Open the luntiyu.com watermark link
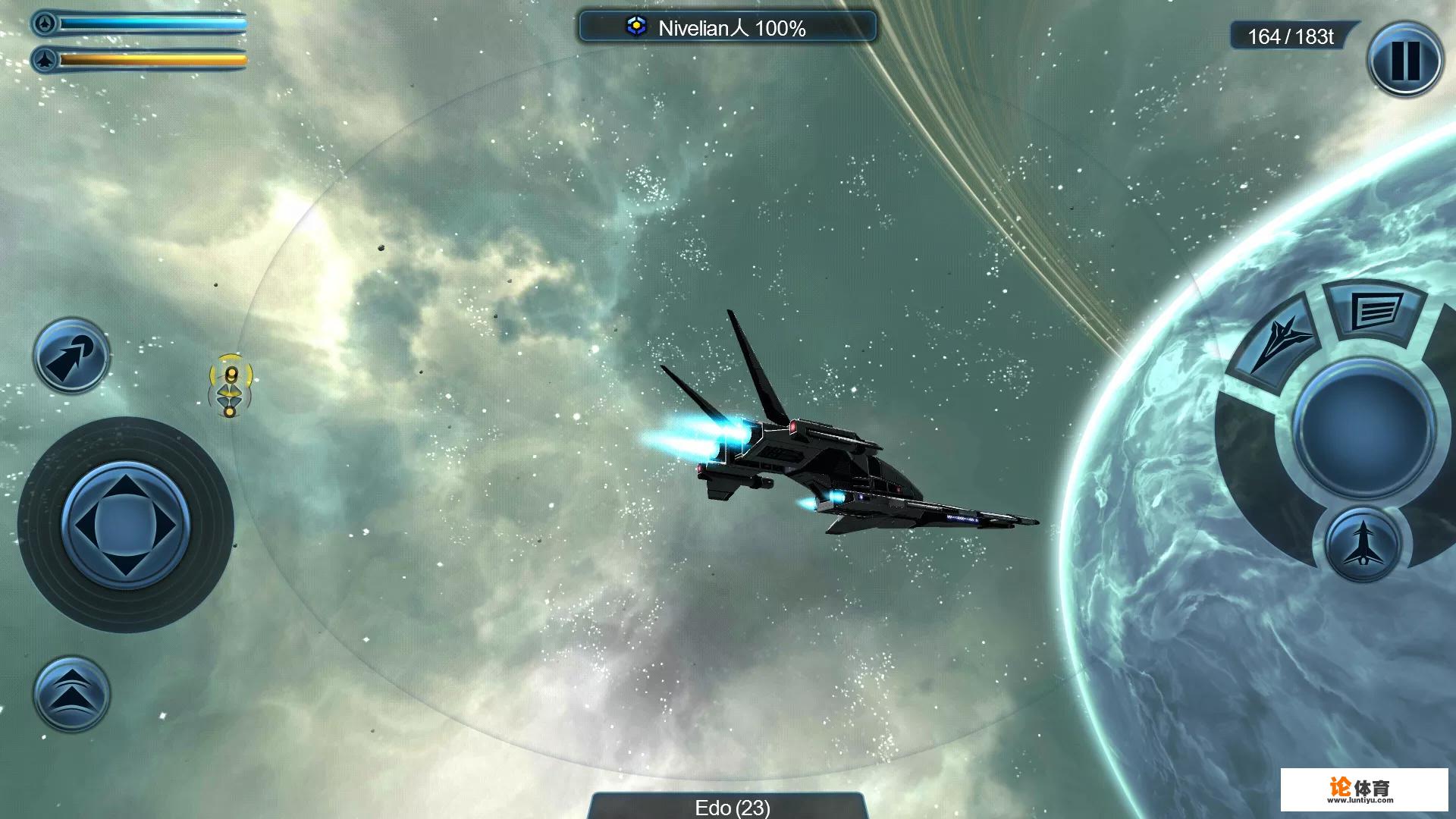This screenshot has width=1456, height=819. pyautogui.click(x=1363, y=790)
